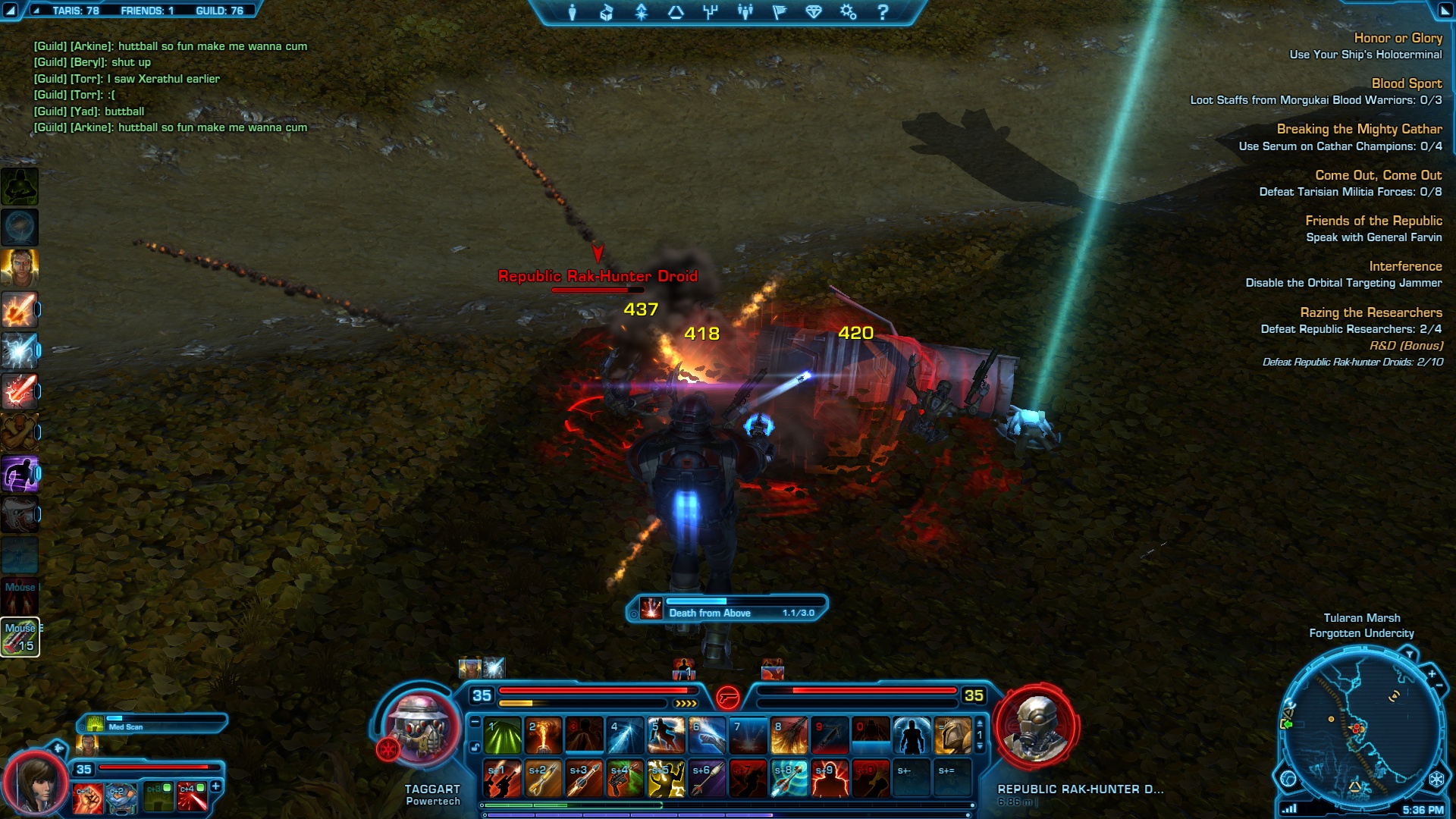Open the skill tree icon

point(711,12)
